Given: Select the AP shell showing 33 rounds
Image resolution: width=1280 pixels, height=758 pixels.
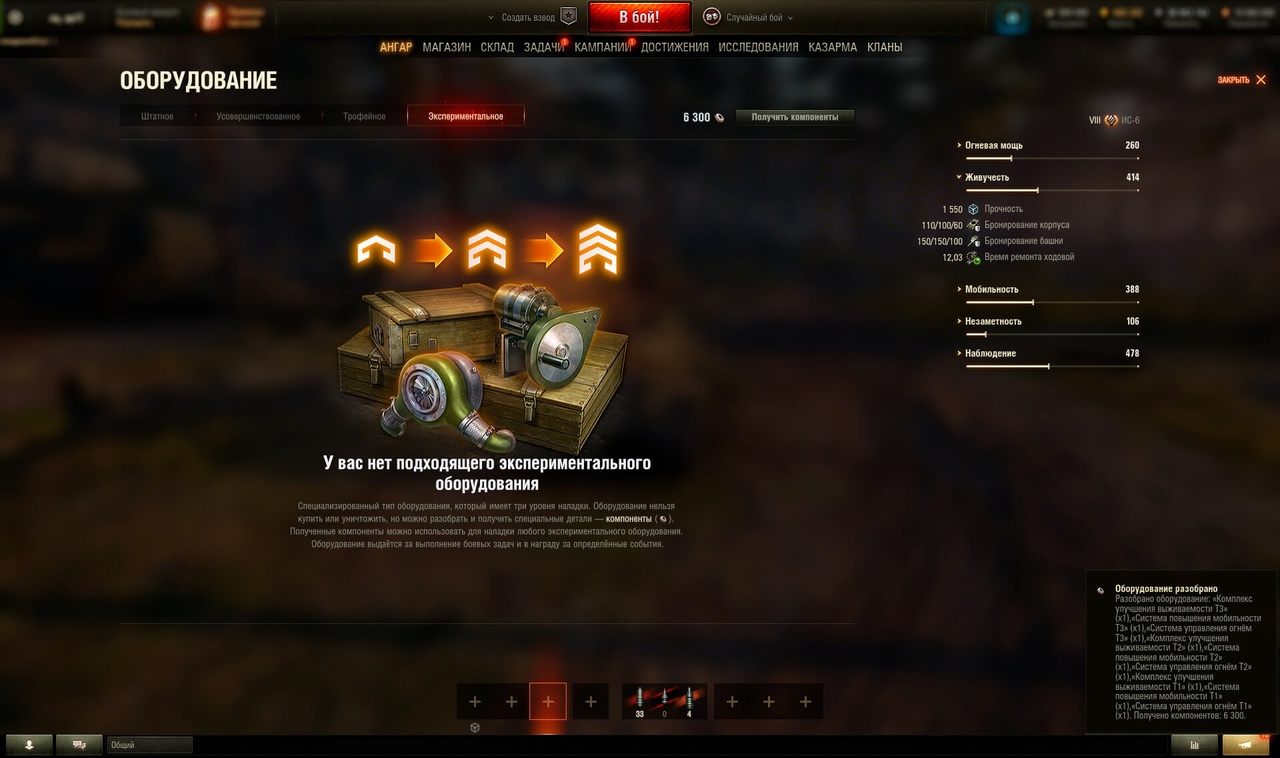Looking at the screenshot, I should (638, 700).
